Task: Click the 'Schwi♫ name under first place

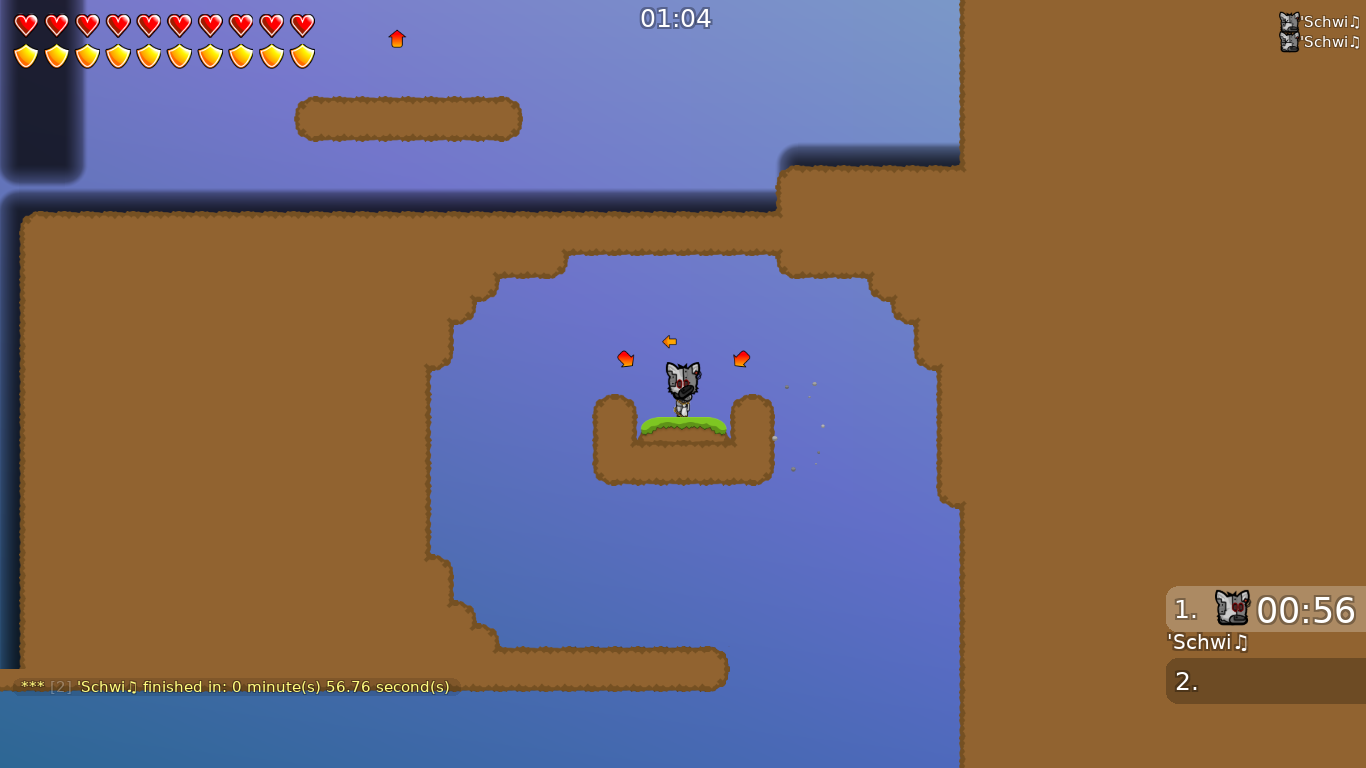Action: pyautogui.click(x=1206, y=643)
